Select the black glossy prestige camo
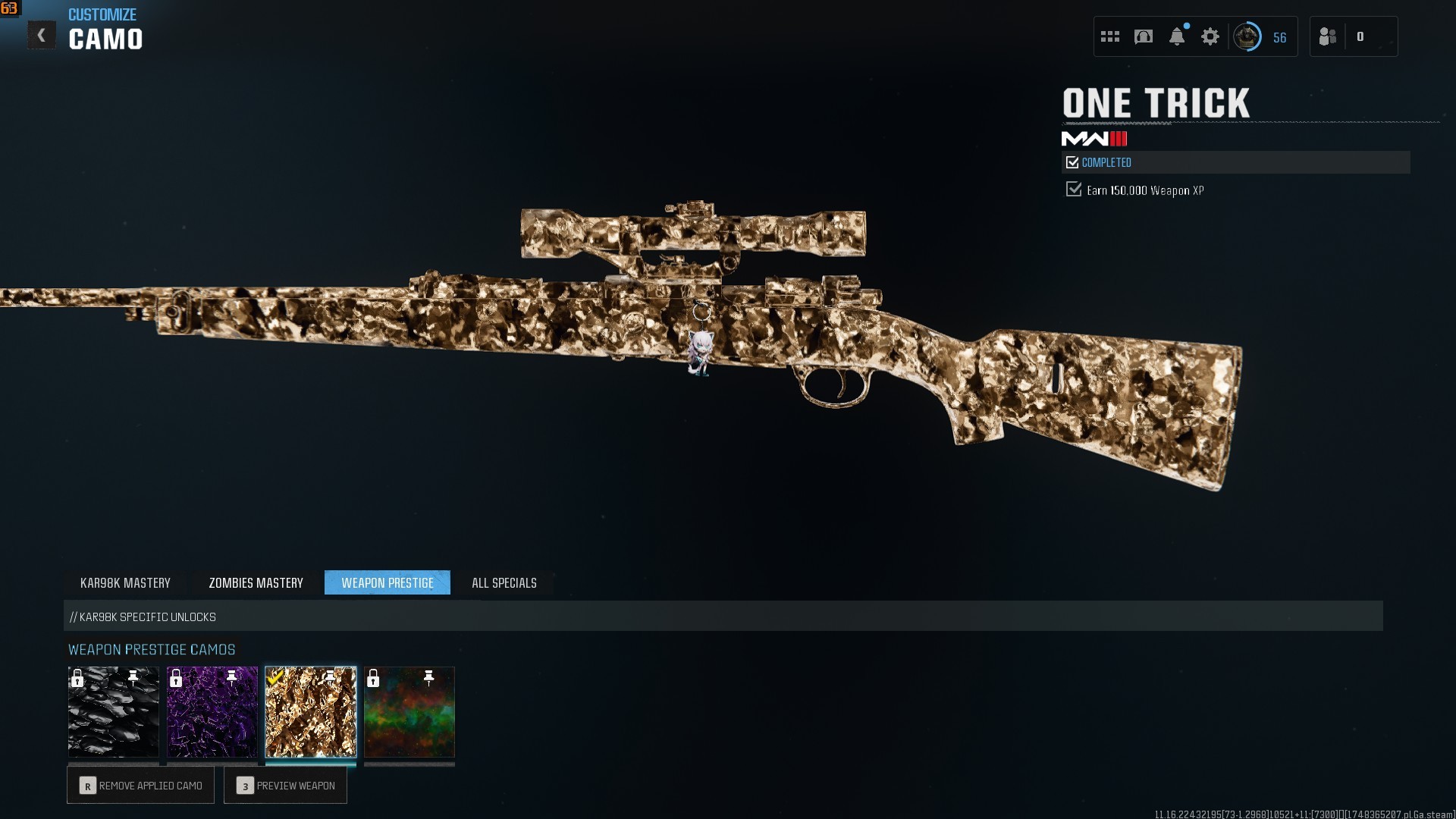The width and height of the screenshot is (1456, 819). pos(114,712)
